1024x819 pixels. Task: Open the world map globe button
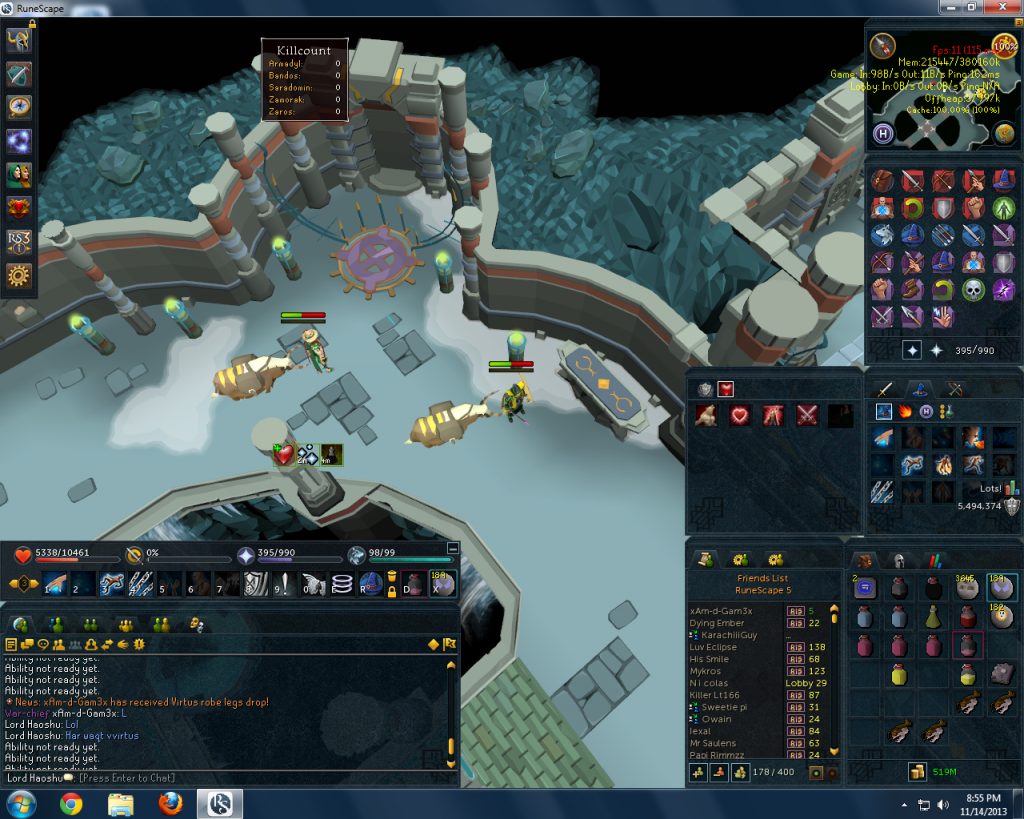(x=1003, y=133)
